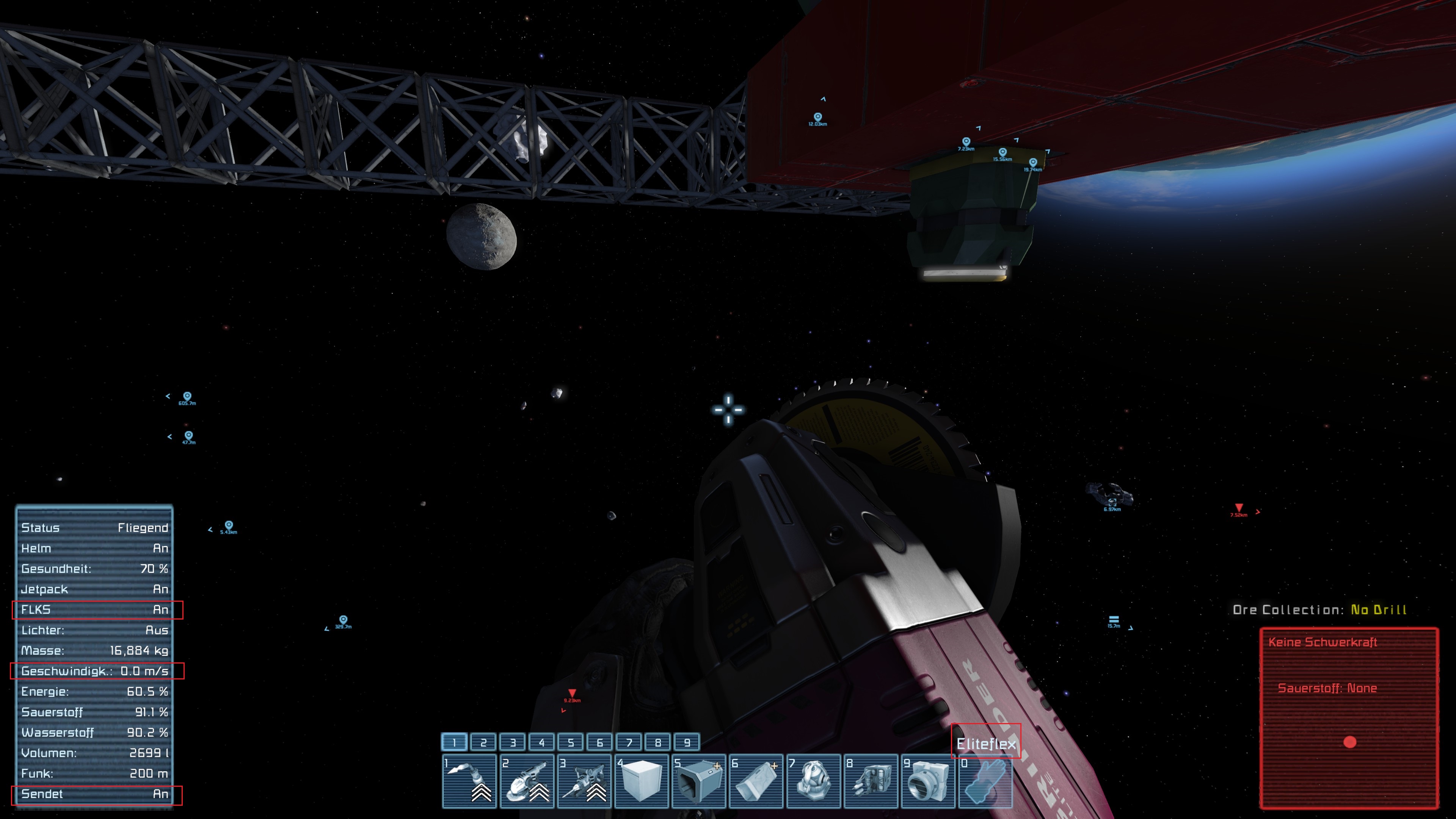1456x819 pixels.
Task: Switch to toolbar page 3
Action: (x=513, y=742)
